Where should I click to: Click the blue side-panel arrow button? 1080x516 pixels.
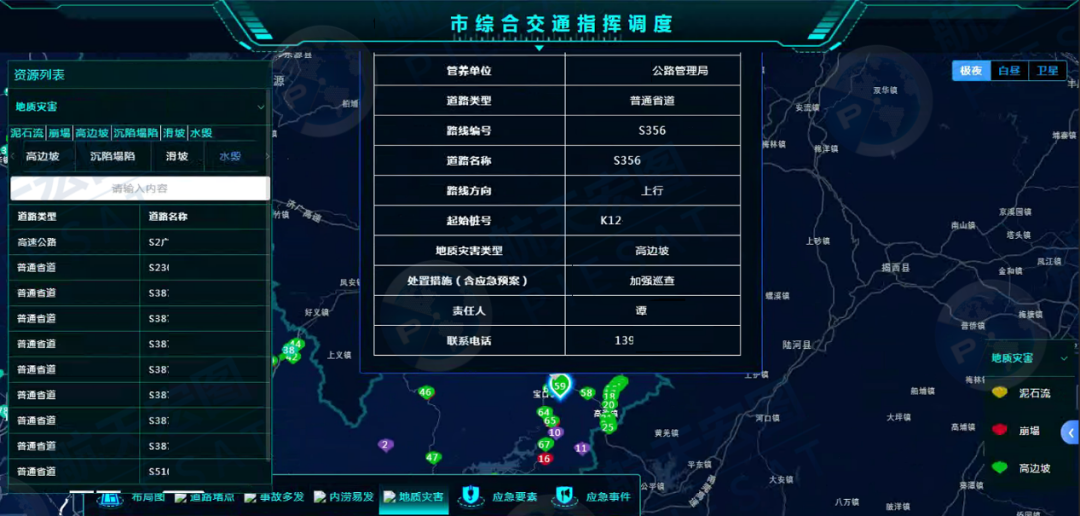coord(1071,432)
